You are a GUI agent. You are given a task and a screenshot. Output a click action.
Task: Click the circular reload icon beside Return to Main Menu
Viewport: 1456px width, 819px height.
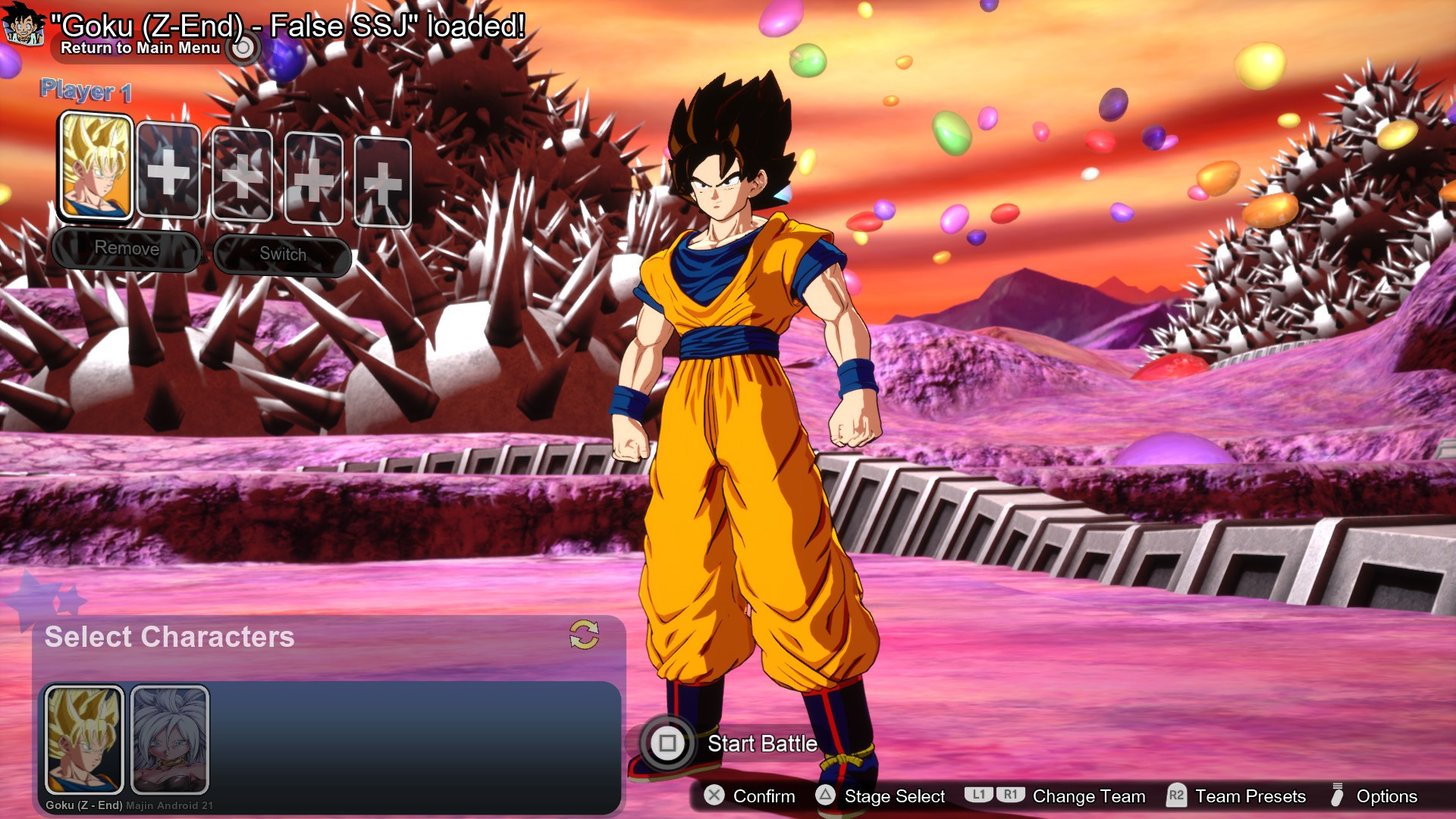(x=242, y=48)
